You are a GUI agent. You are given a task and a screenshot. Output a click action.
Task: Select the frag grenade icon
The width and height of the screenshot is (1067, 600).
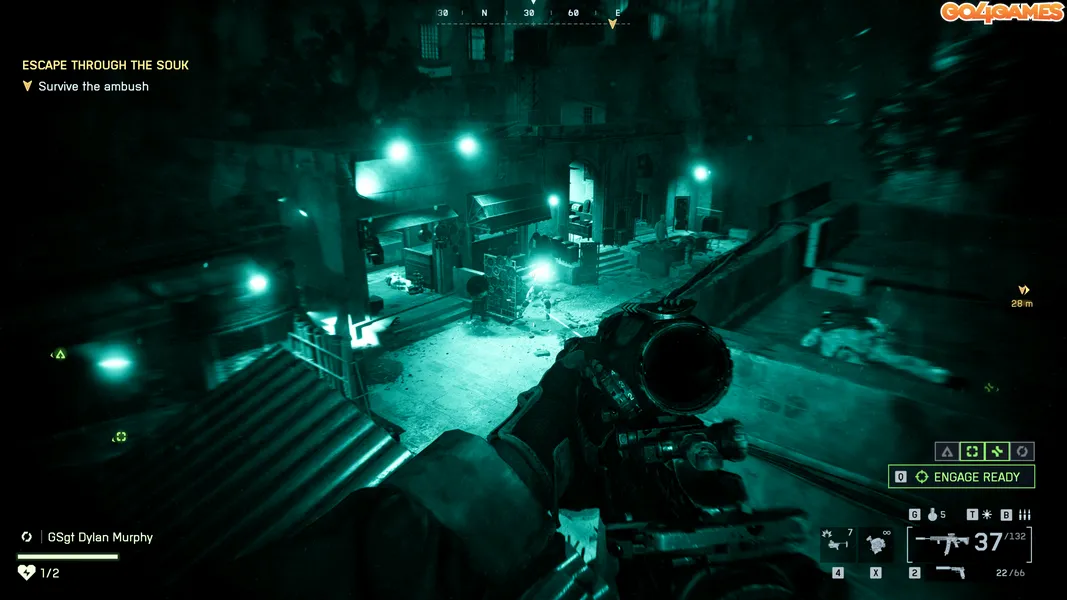(x=931, y=515)
